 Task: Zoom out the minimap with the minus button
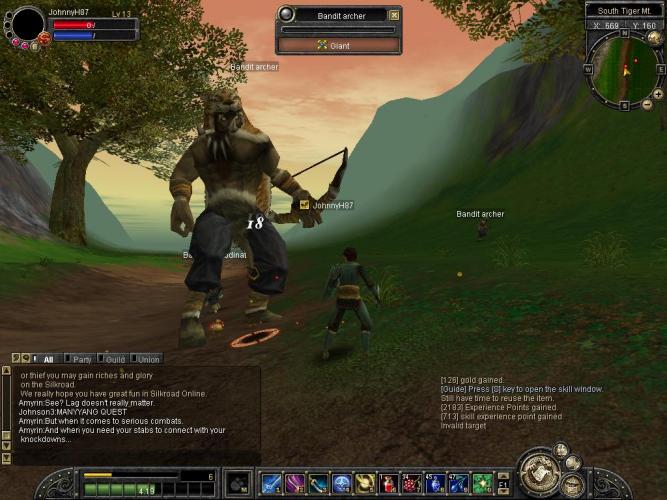coord(647,105)
